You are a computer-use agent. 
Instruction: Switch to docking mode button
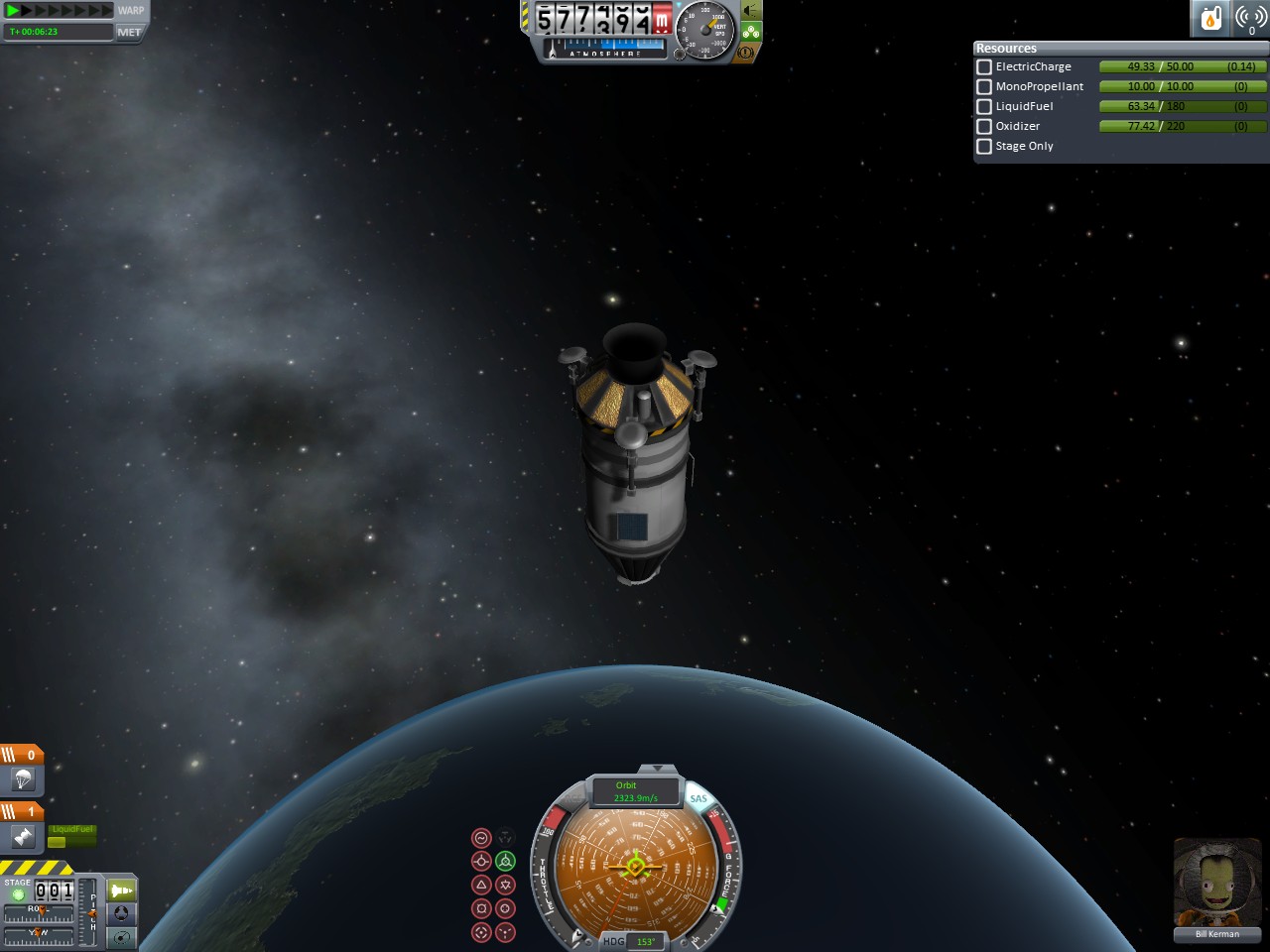coord(121,913)
